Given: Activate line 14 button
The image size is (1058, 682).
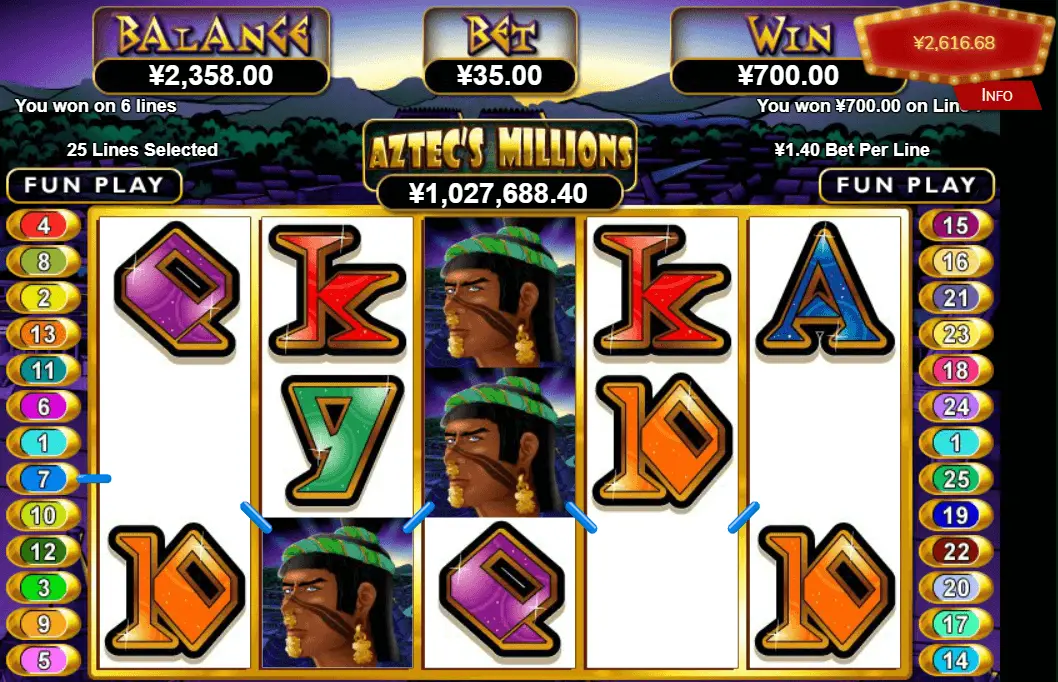Looking at the screenshot, I should point(956,660).
